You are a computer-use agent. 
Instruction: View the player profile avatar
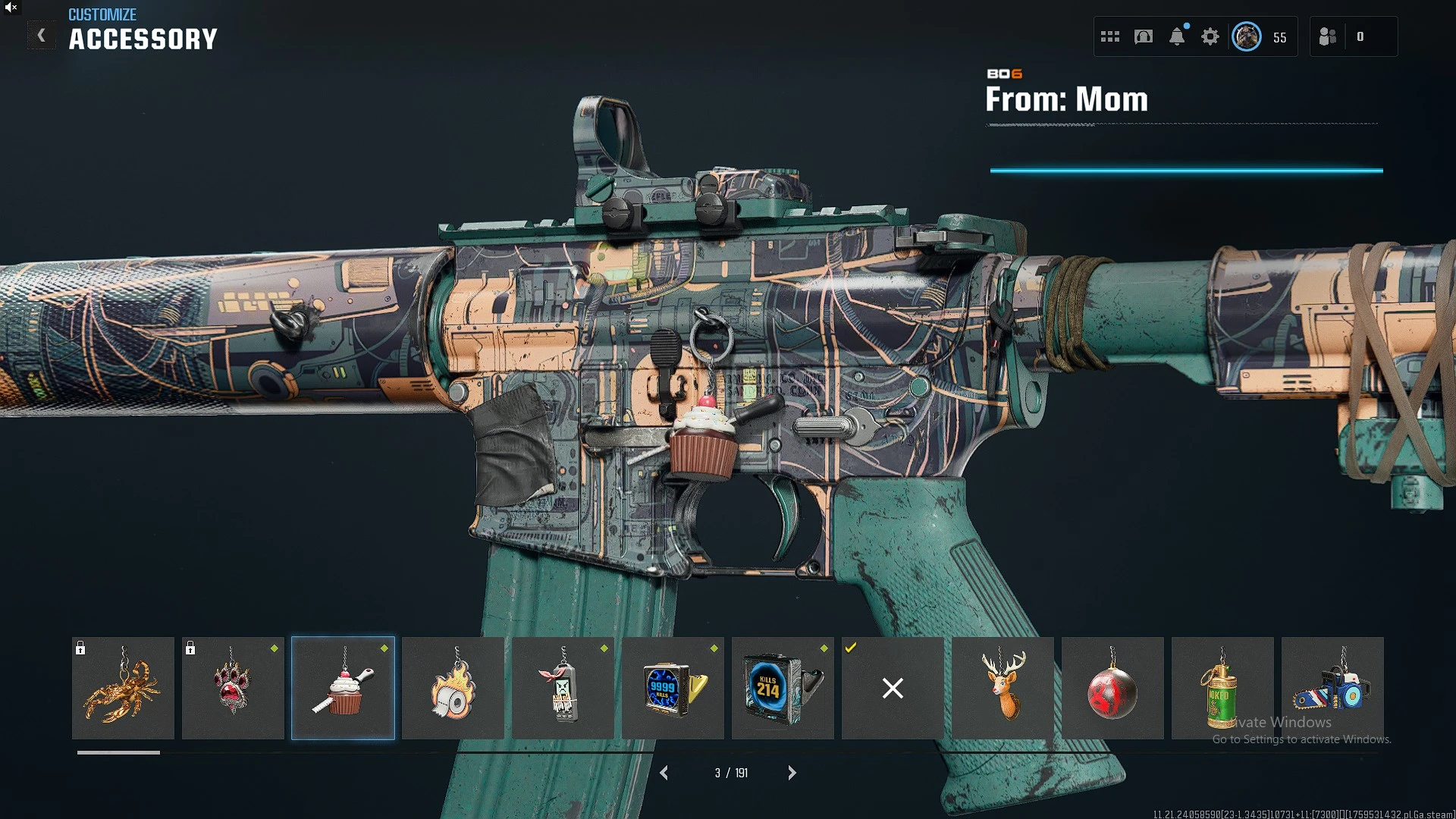(x=1247, y=36)
